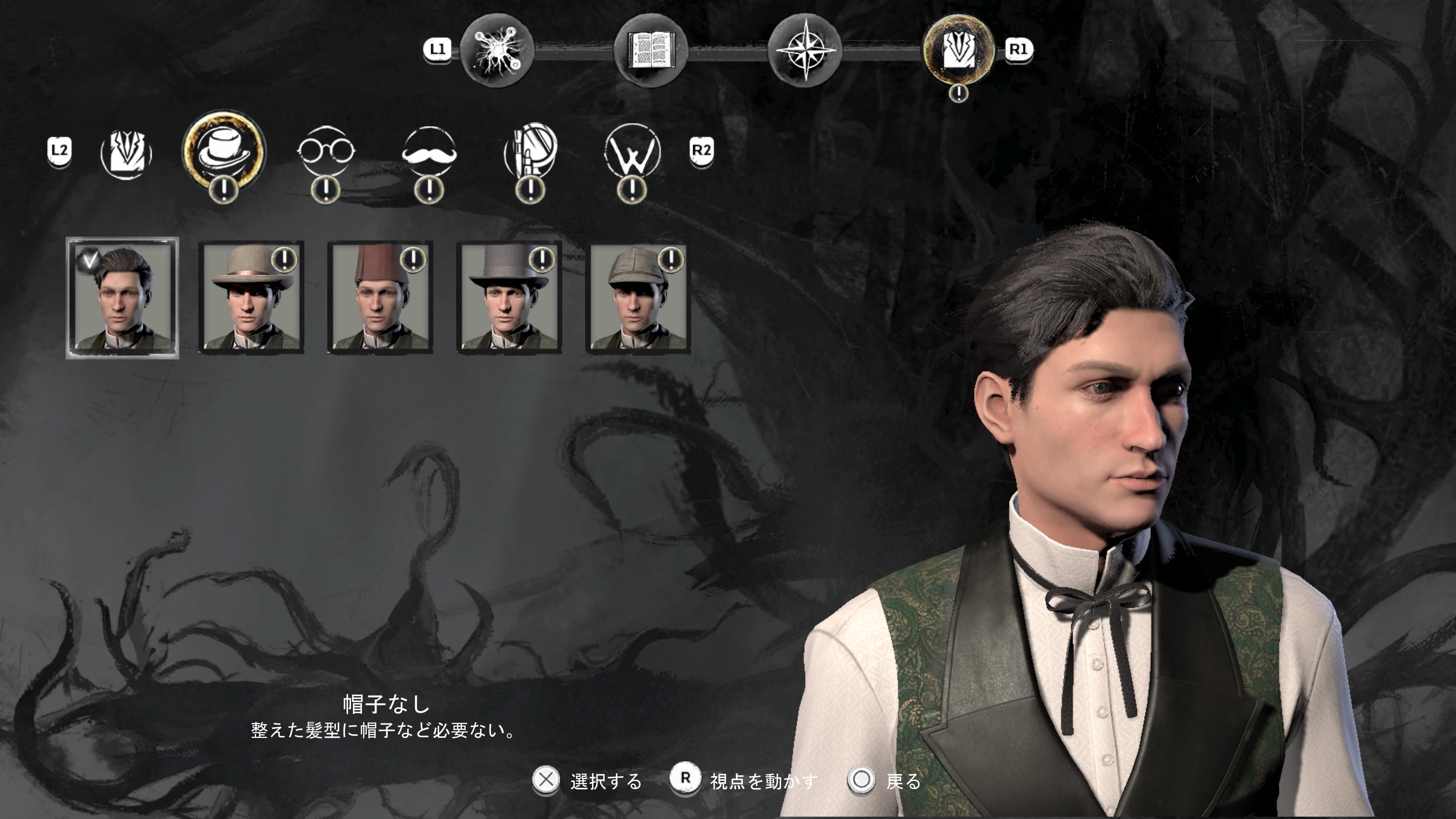Image resolution: width=1456 pixels, height=819 pixels.
Task: Select the W emblem category
Action: point(632,152)
